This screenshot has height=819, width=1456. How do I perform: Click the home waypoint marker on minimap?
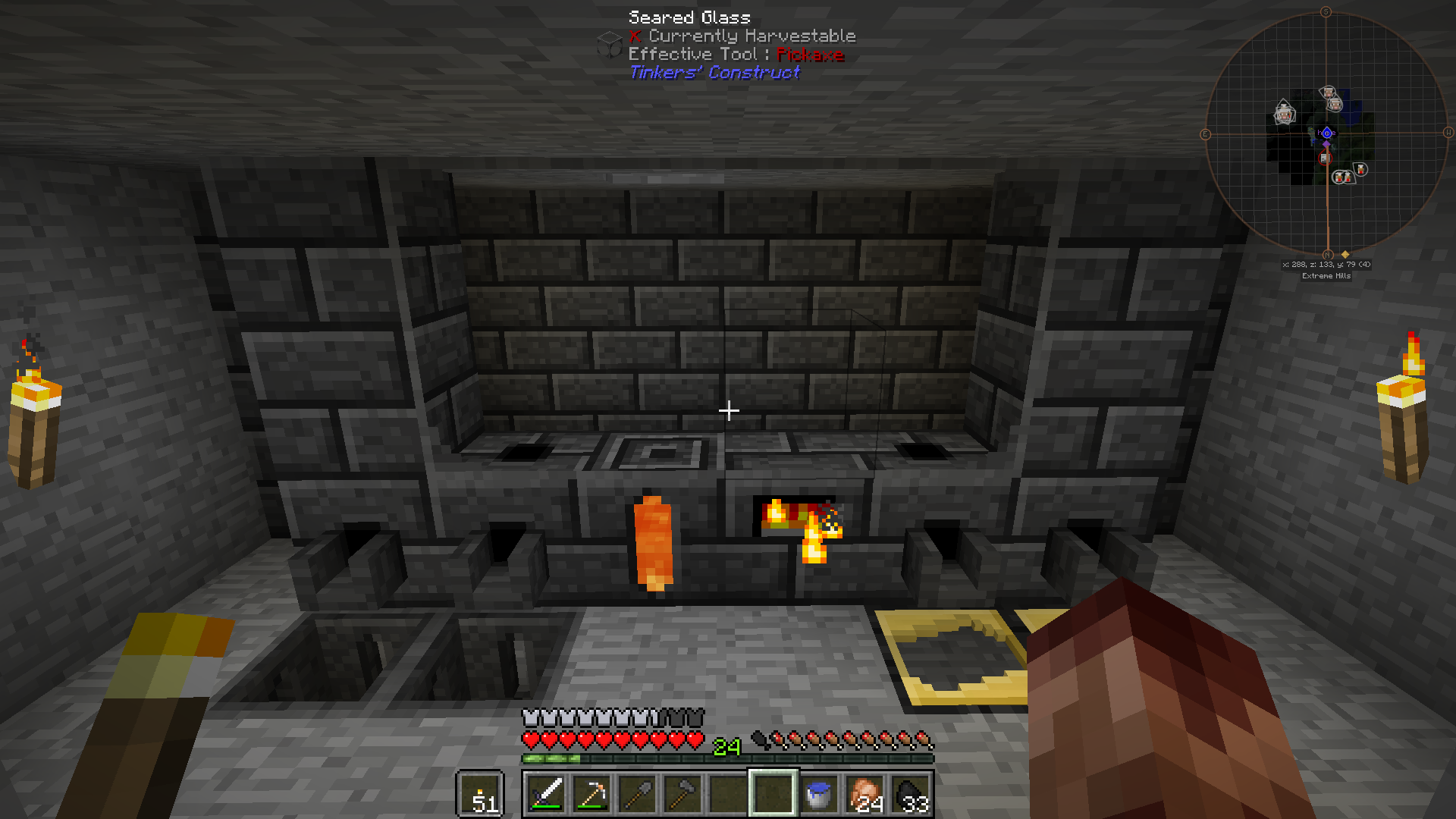(1326, 133)
